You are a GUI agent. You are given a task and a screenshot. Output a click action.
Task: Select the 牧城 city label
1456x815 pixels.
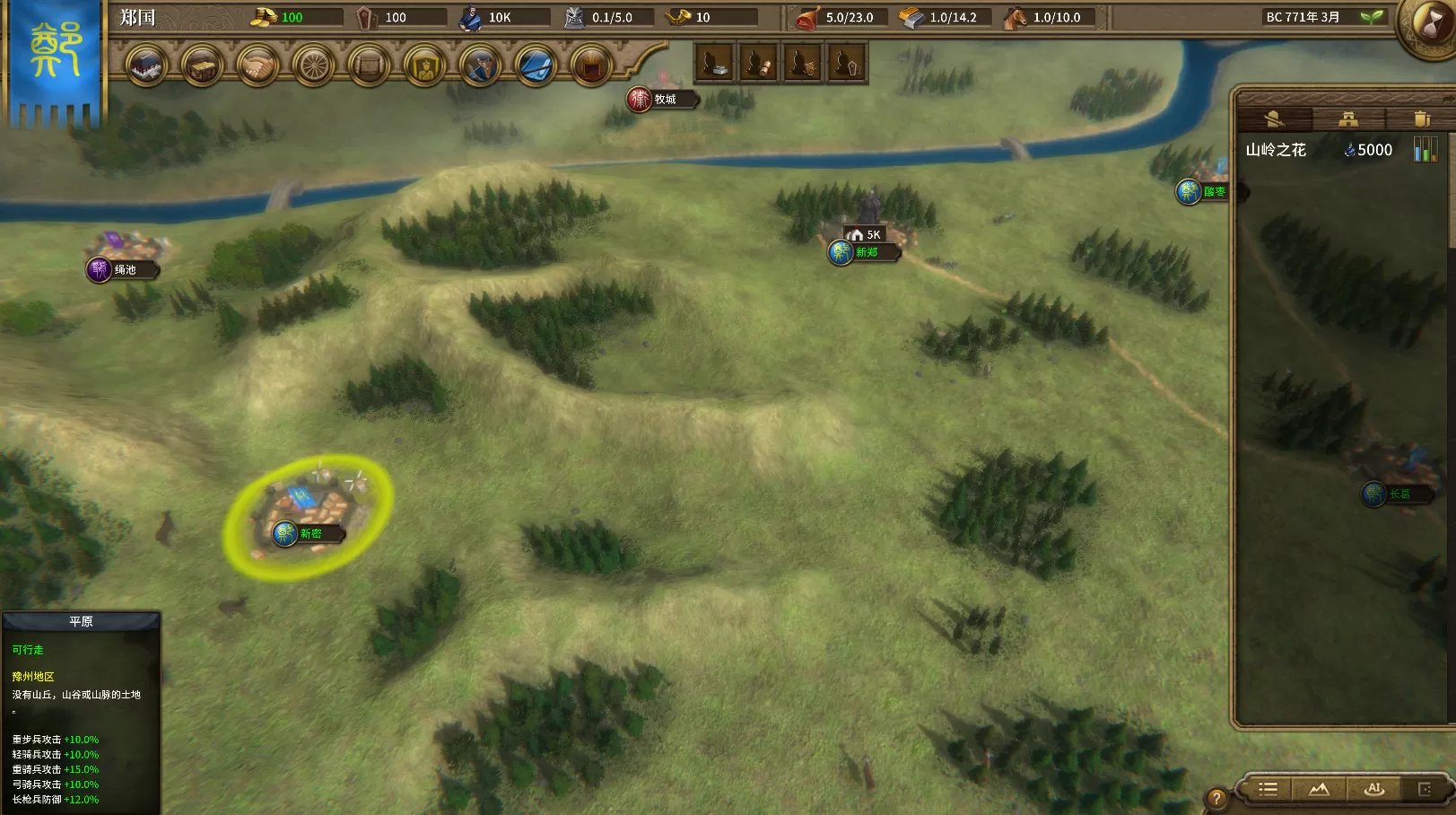click(x=664, y=100)
